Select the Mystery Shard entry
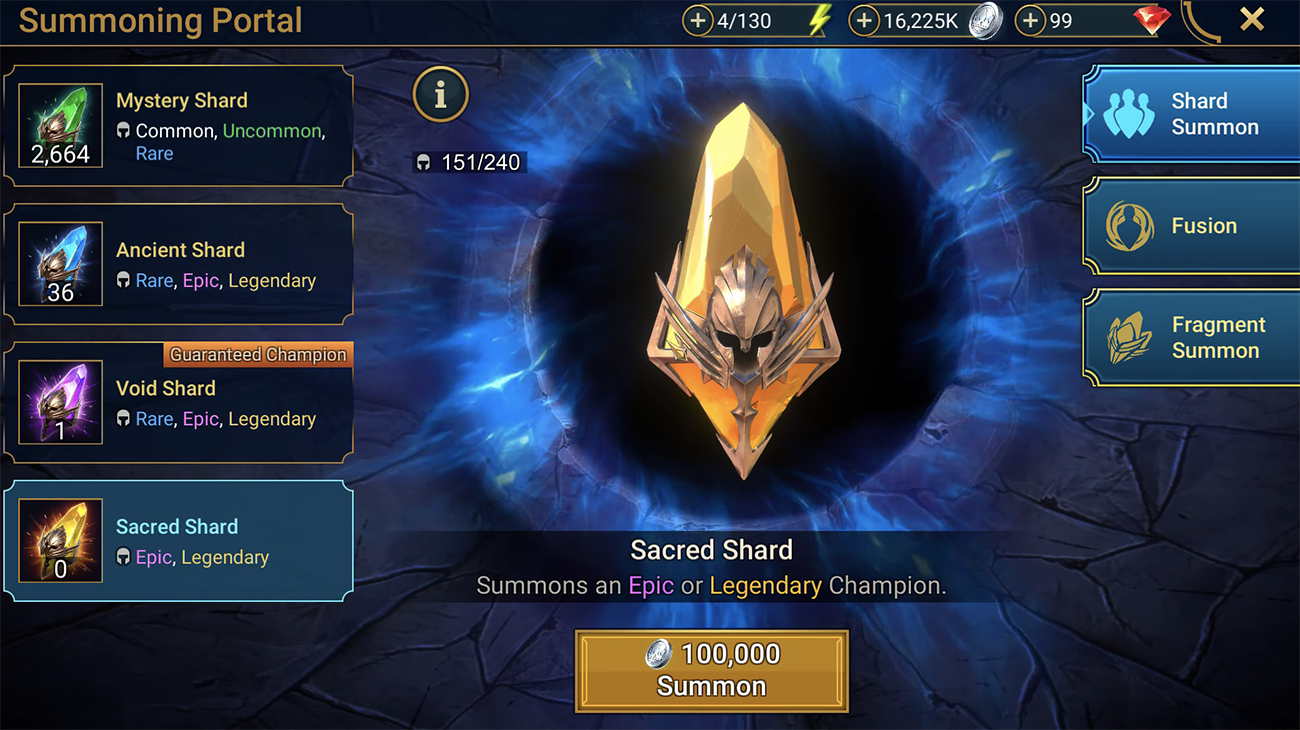Viewport: 1300px width, 730px height. point(178,126)
